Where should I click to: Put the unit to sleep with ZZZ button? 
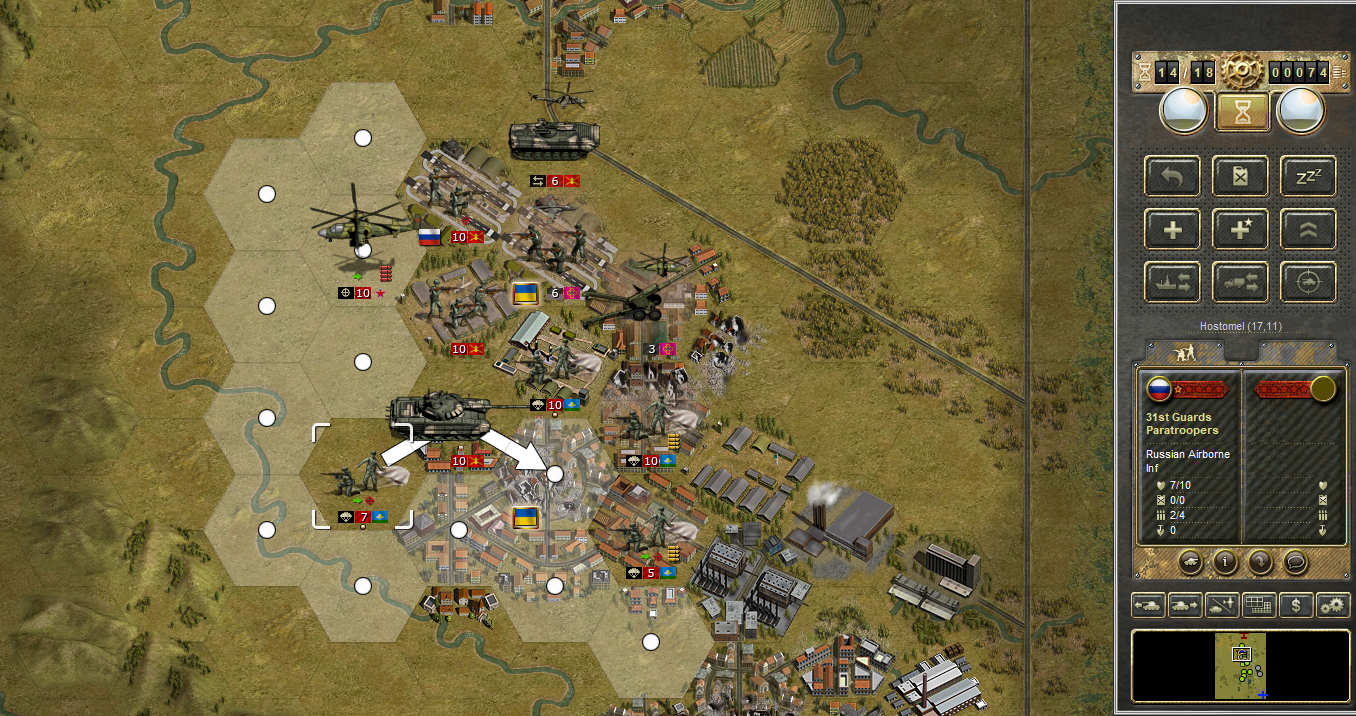click(1308, 177)
